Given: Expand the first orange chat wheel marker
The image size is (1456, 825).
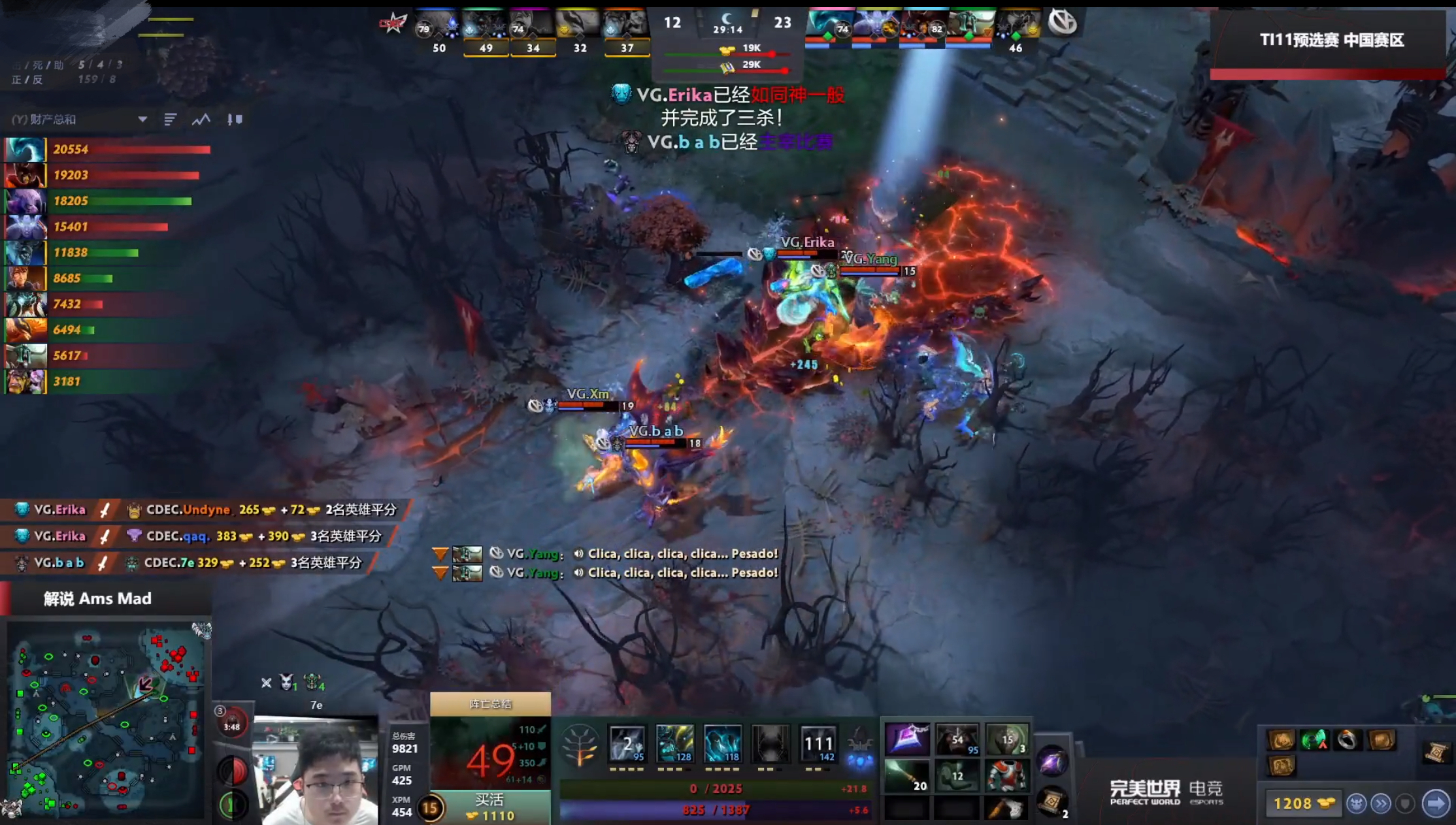Looking at the screenshot, I should (439, 553).
